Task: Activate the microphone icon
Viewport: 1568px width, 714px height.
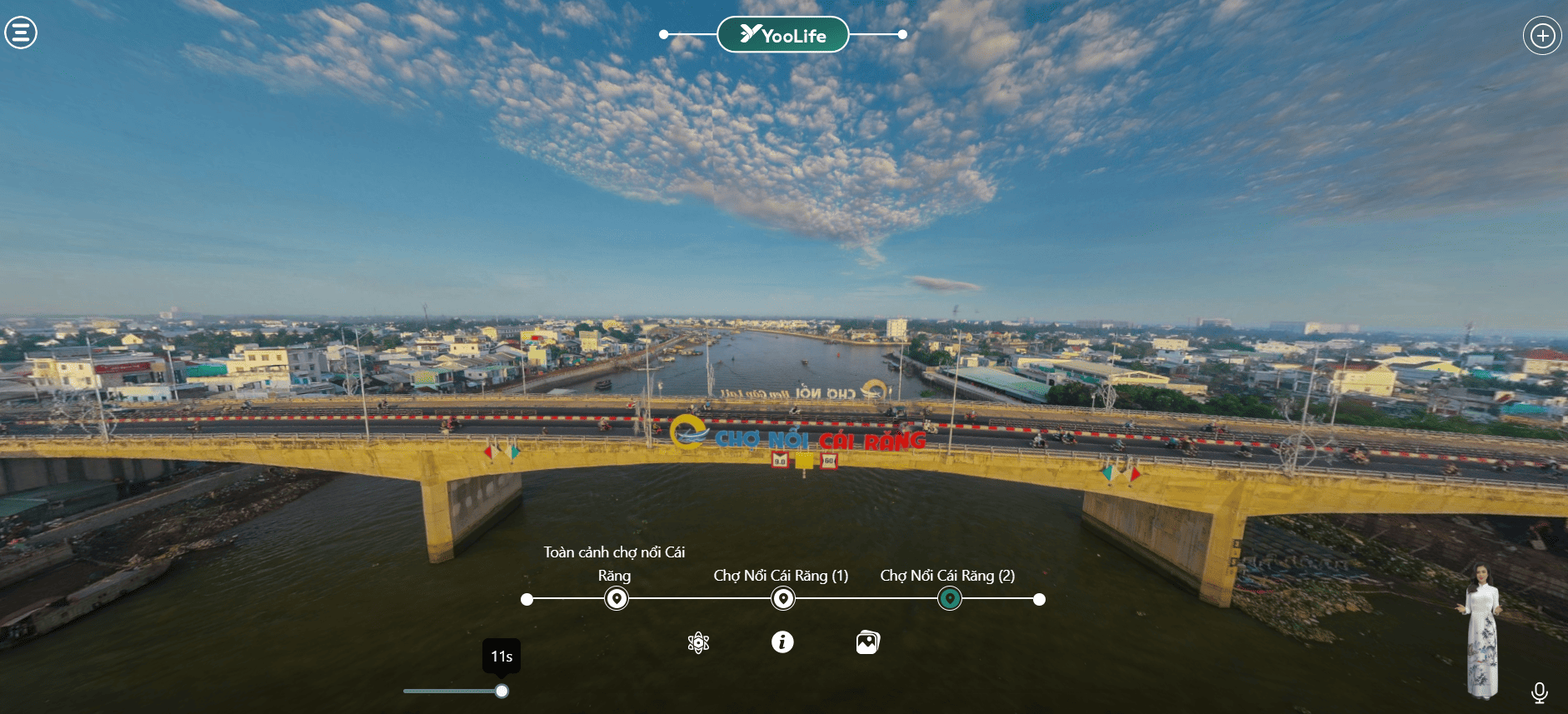Action: click(x=1539, y=692)
